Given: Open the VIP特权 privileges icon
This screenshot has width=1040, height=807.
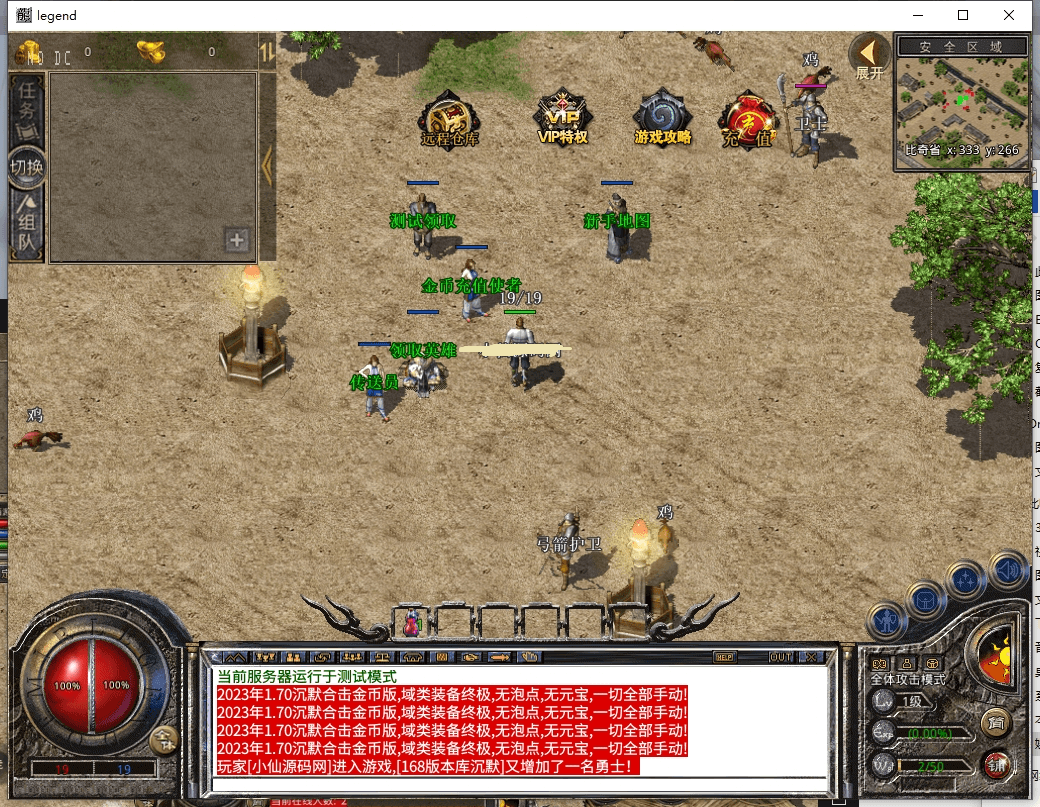Looking at the screenshot, I should pyautogui.click(x=562, y=118).
